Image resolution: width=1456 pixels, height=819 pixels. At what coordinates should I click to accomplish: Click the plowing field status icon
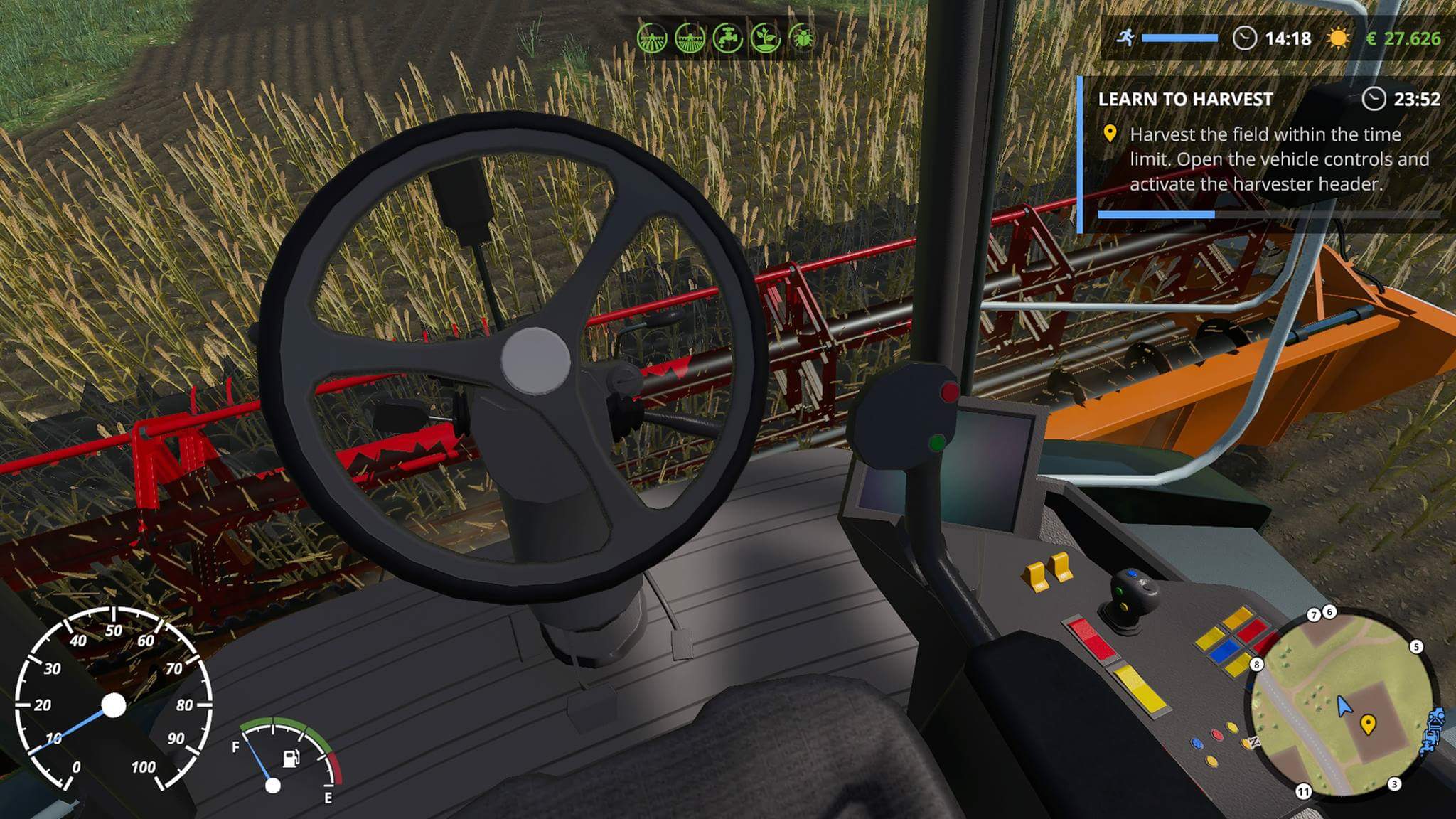tap(651, 38)
